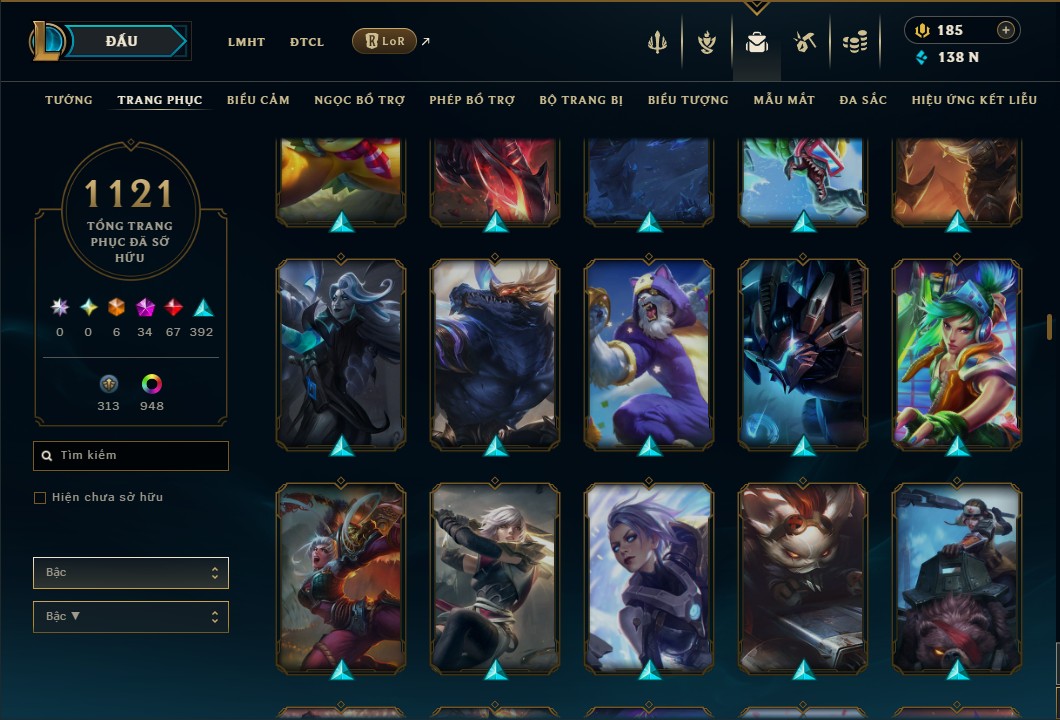Select the PHÉP BỔ TRỢ tab

[472, 100]
